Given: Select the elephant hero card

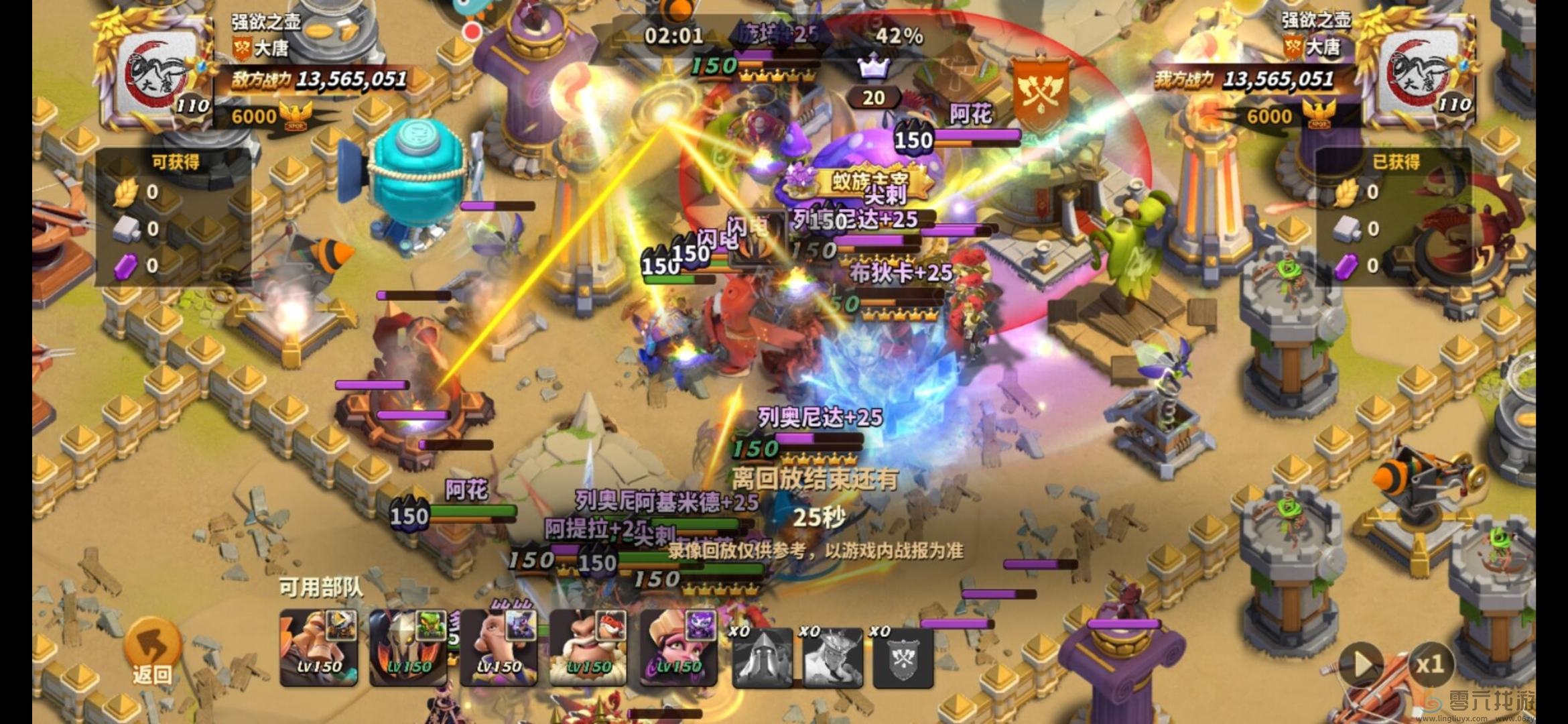Looking at the screenshot, I should coord(499,648).
